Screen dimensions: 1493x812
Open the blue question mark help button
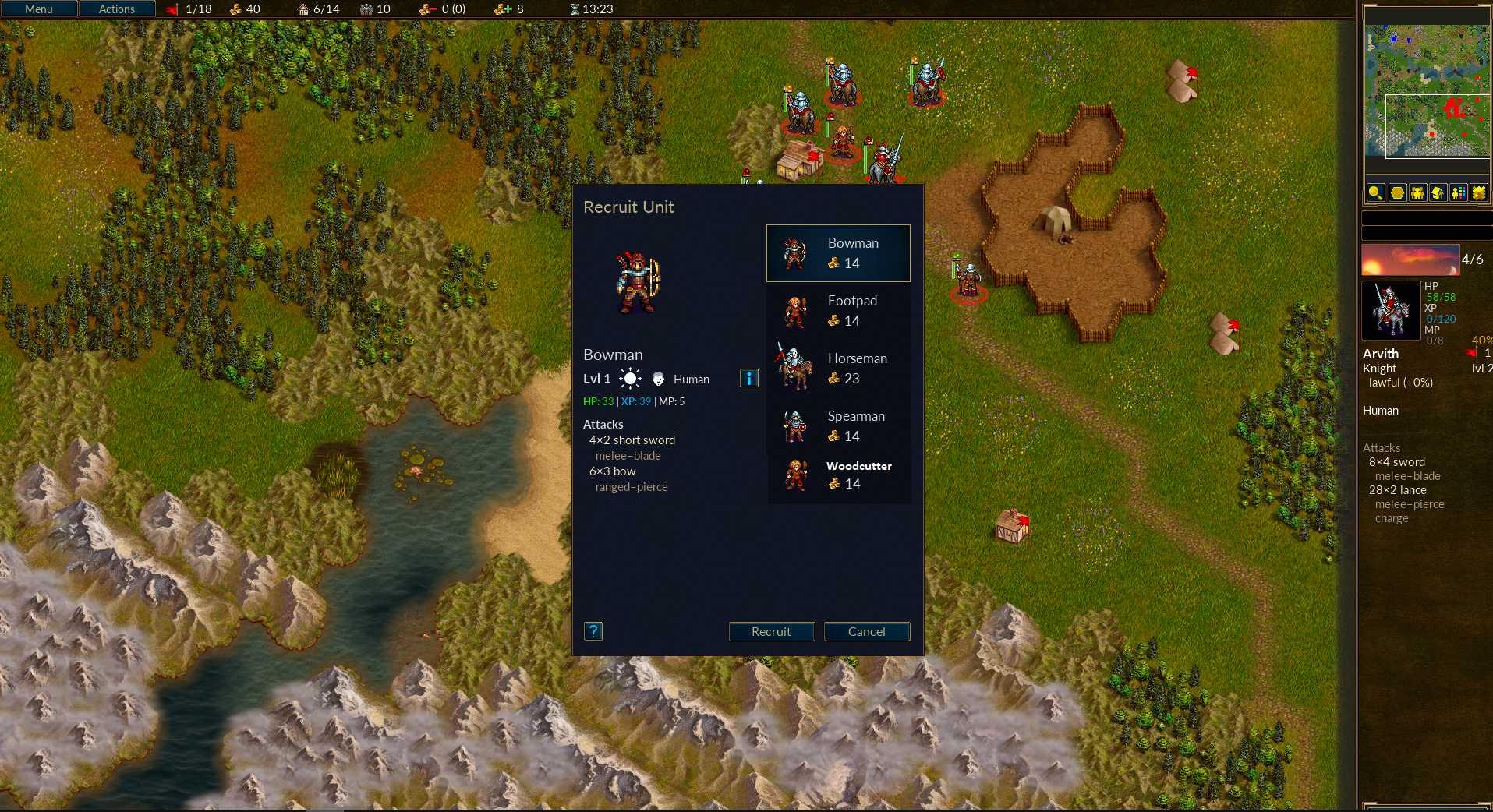[593, 631]
